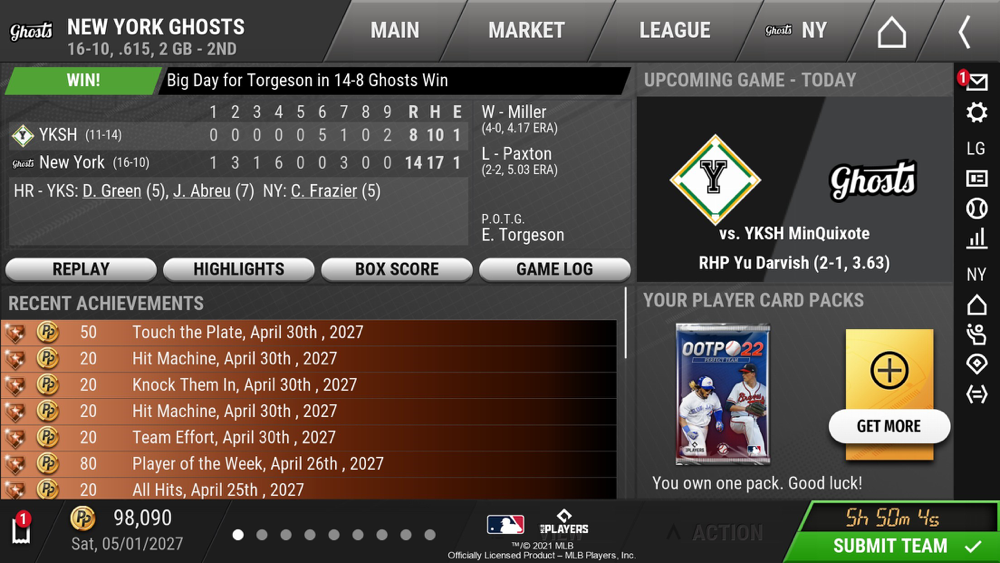Go to the home screen icon in top bar
1000x563 pixels.
pyautogui.click(x=891, y=32)
